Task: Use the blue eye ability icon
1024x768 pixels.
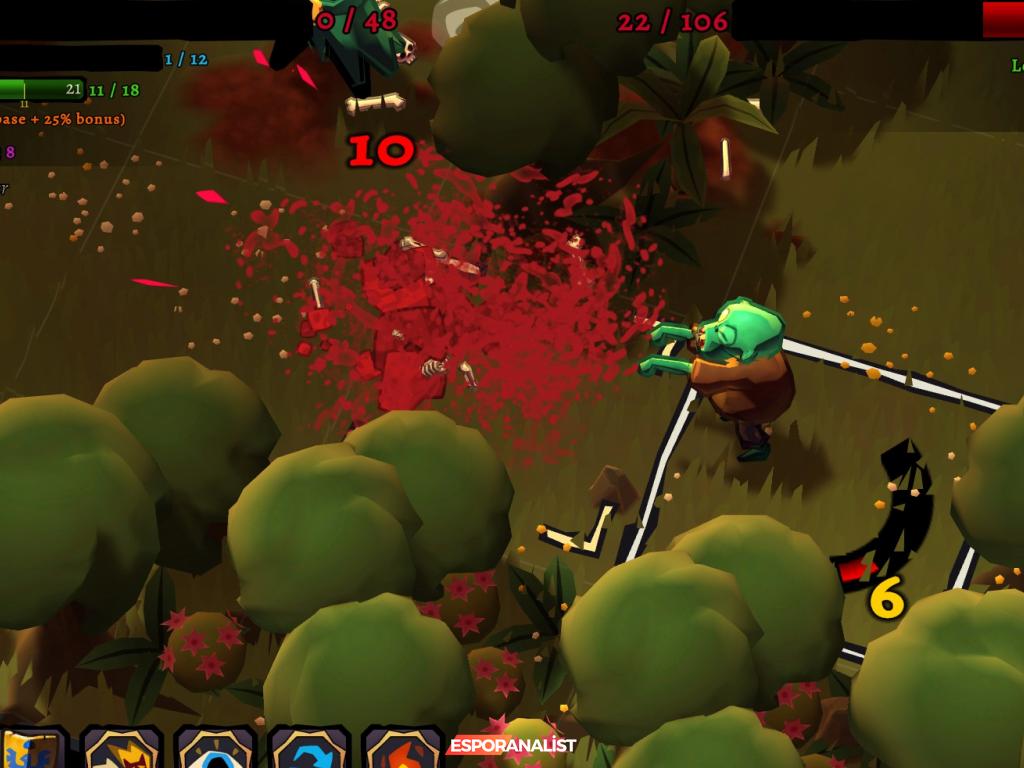Action: pos(215,750)
